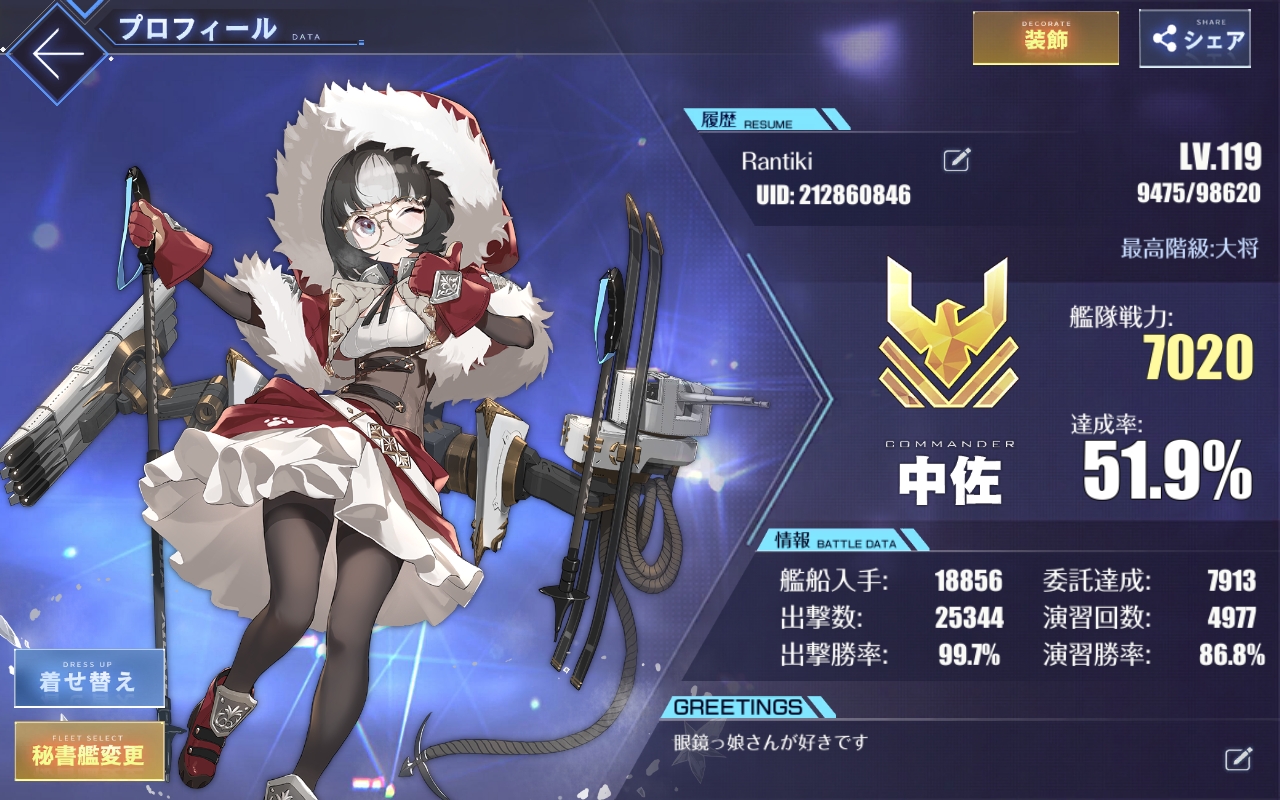This screenshot has width=1280, height=800.
Task: Tap the シェア share button
Action: pyautogui.click(x=1194, y=39)
